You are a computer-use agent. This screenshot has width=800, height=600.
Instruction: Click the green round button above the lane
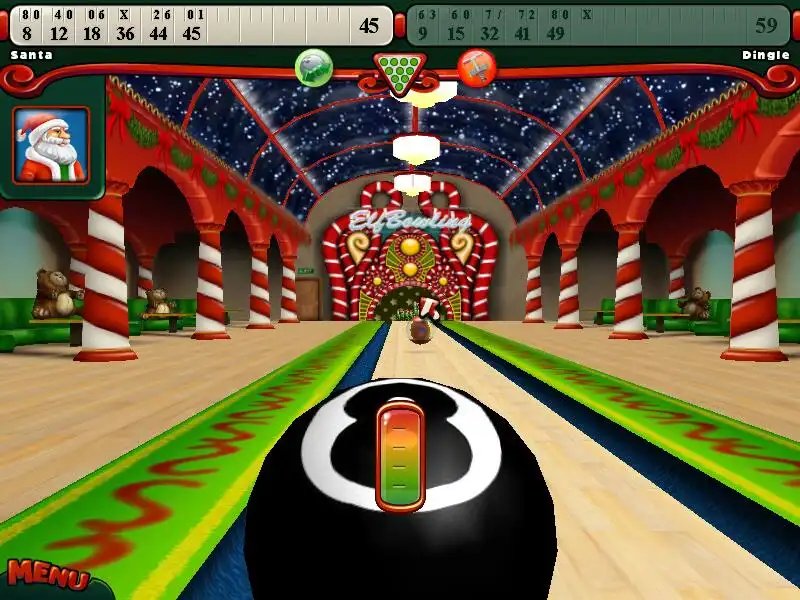tap(314, 67)
